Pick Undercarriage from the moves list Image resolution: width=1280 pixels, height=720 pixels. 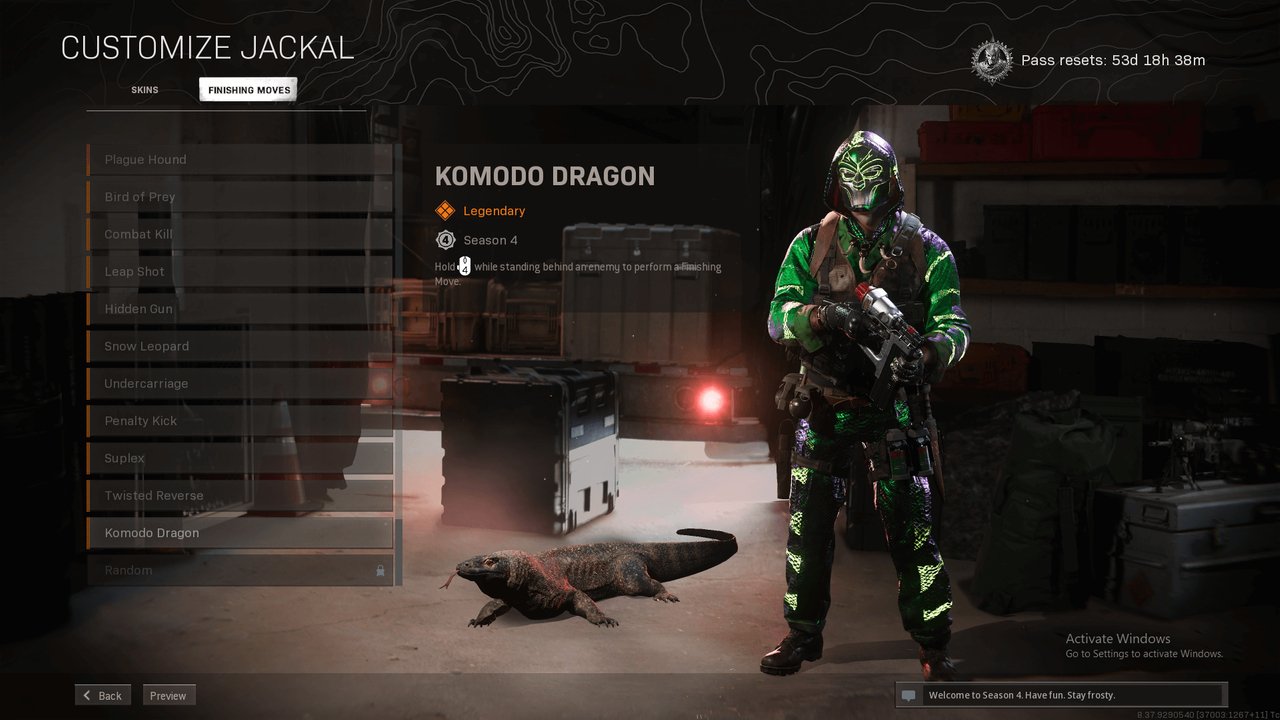pos(240,384)
